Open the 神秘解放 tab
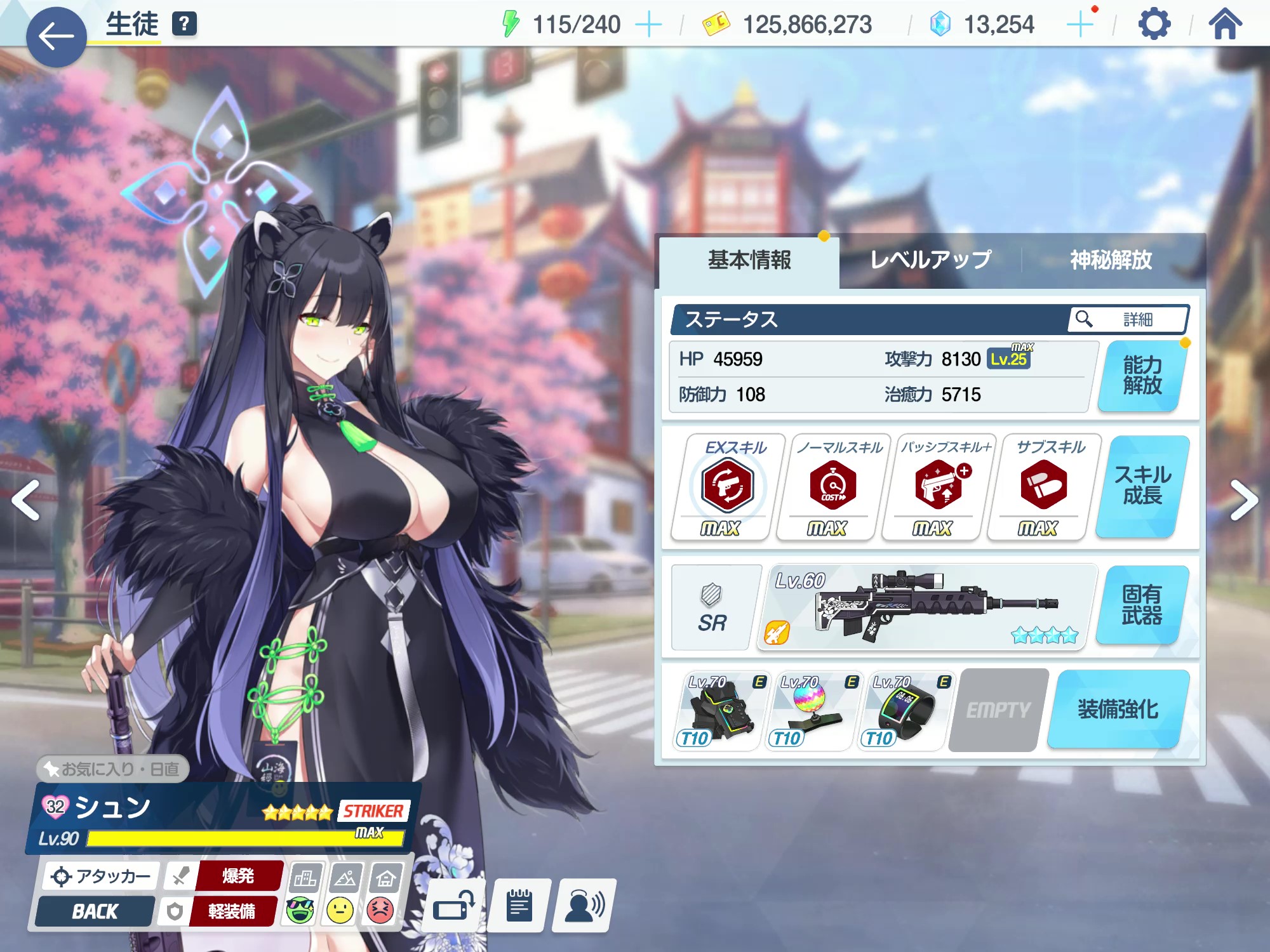1270x952 pixels. (1111, 260)
